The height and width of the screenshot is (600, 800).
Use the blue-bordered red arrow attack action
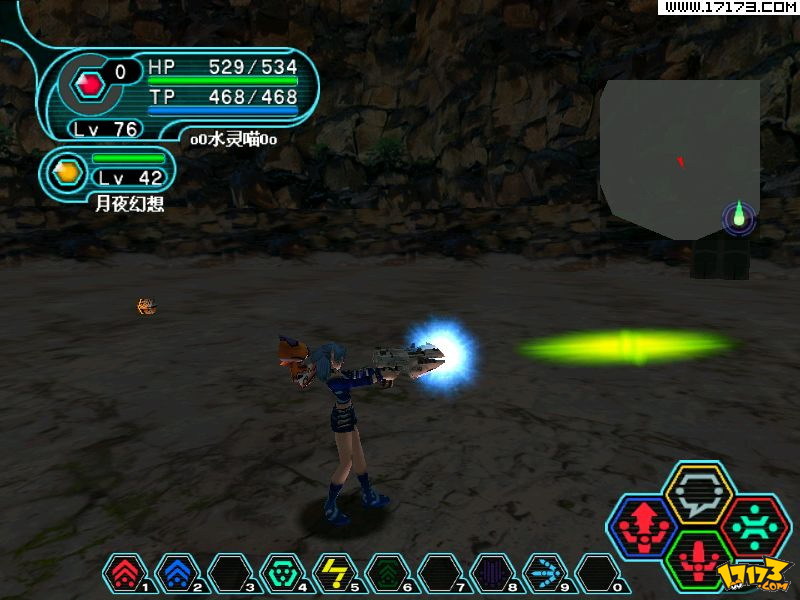(642, 525)
